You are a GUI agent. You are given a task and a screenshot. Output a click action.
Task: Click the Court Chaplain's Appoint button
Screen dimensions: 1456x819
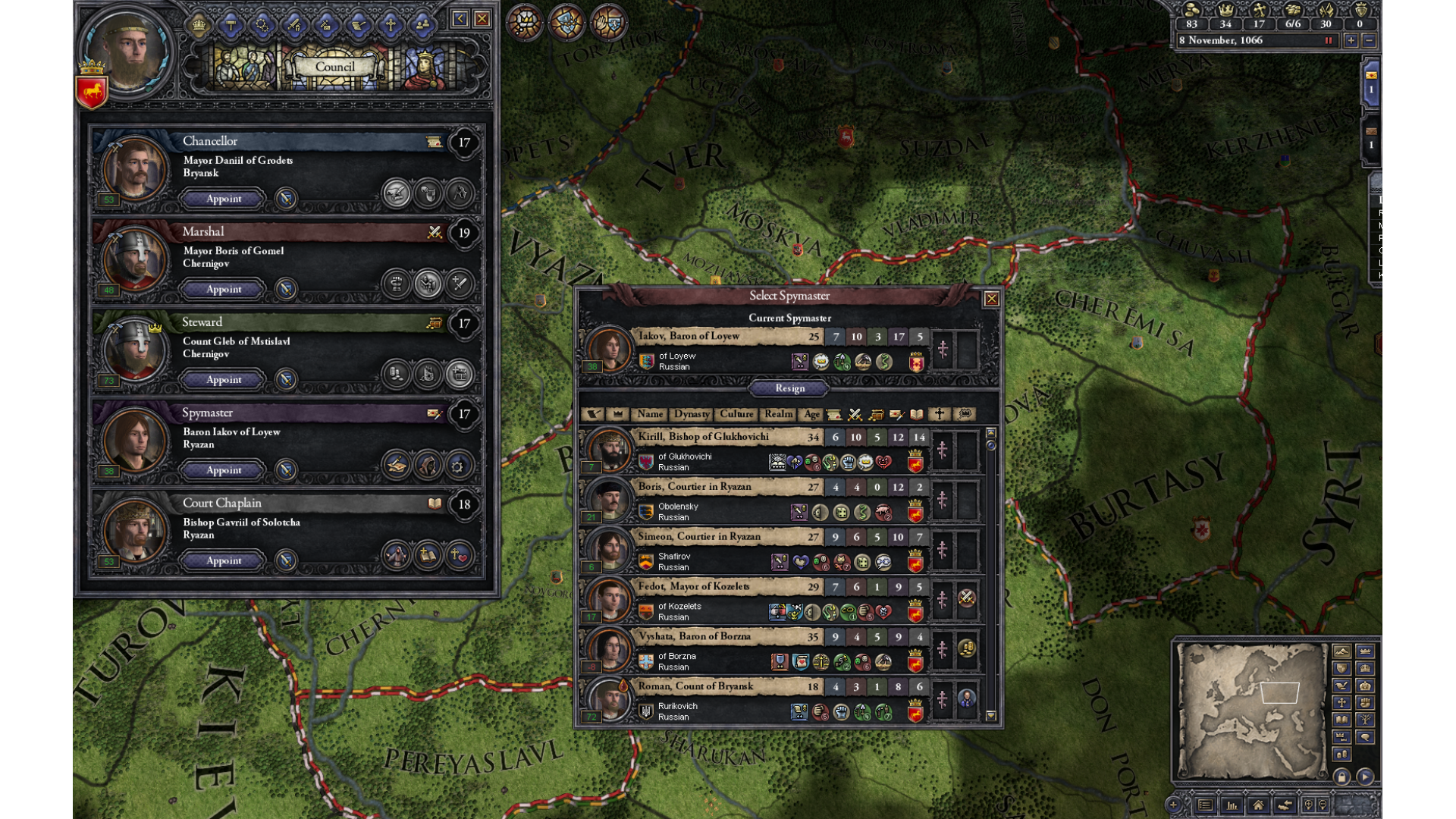(x=224, y=560)
